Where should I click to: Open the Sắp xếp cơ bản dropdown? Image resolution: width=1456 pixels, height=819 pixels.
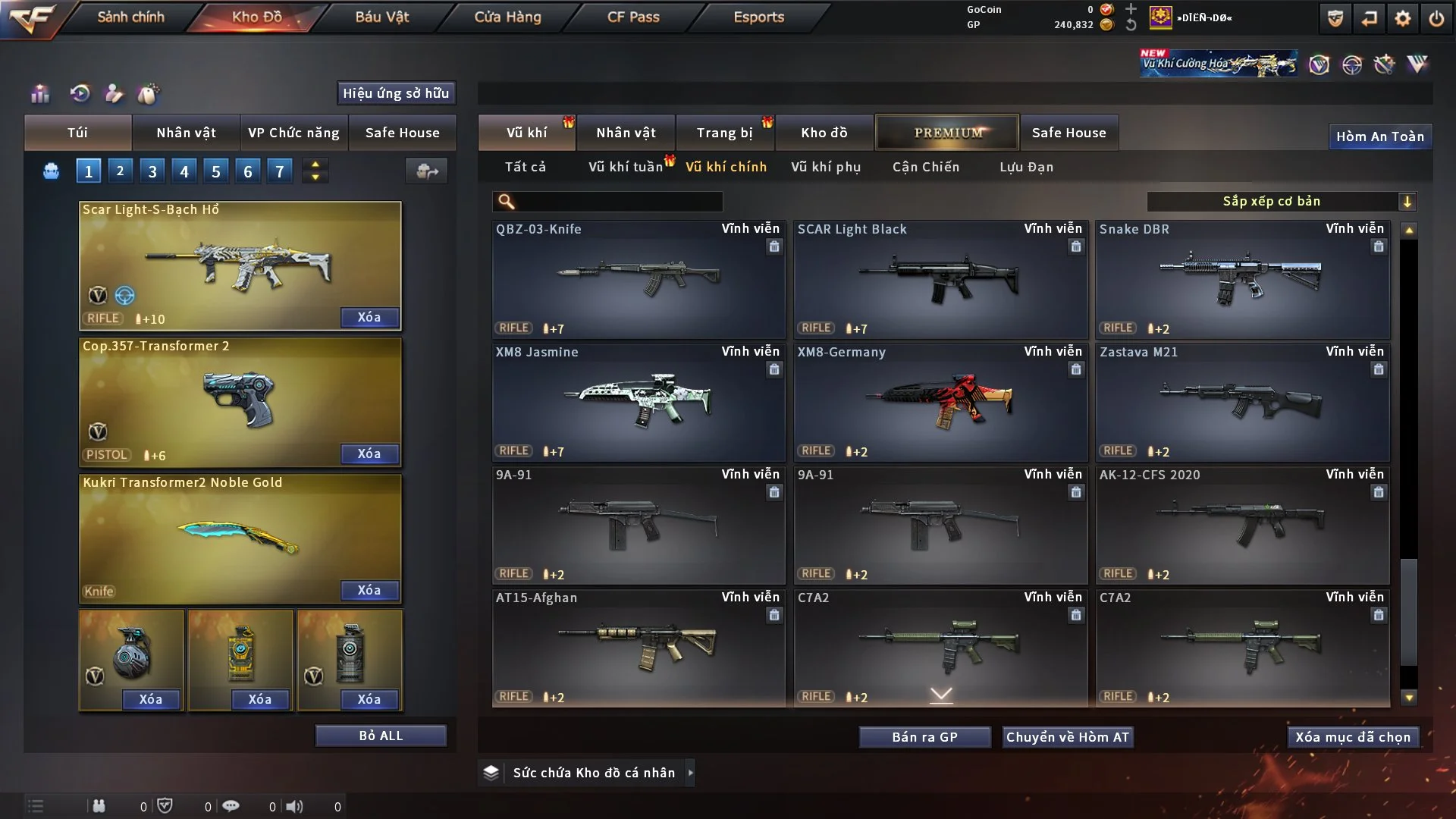[x=1281, y=202]
